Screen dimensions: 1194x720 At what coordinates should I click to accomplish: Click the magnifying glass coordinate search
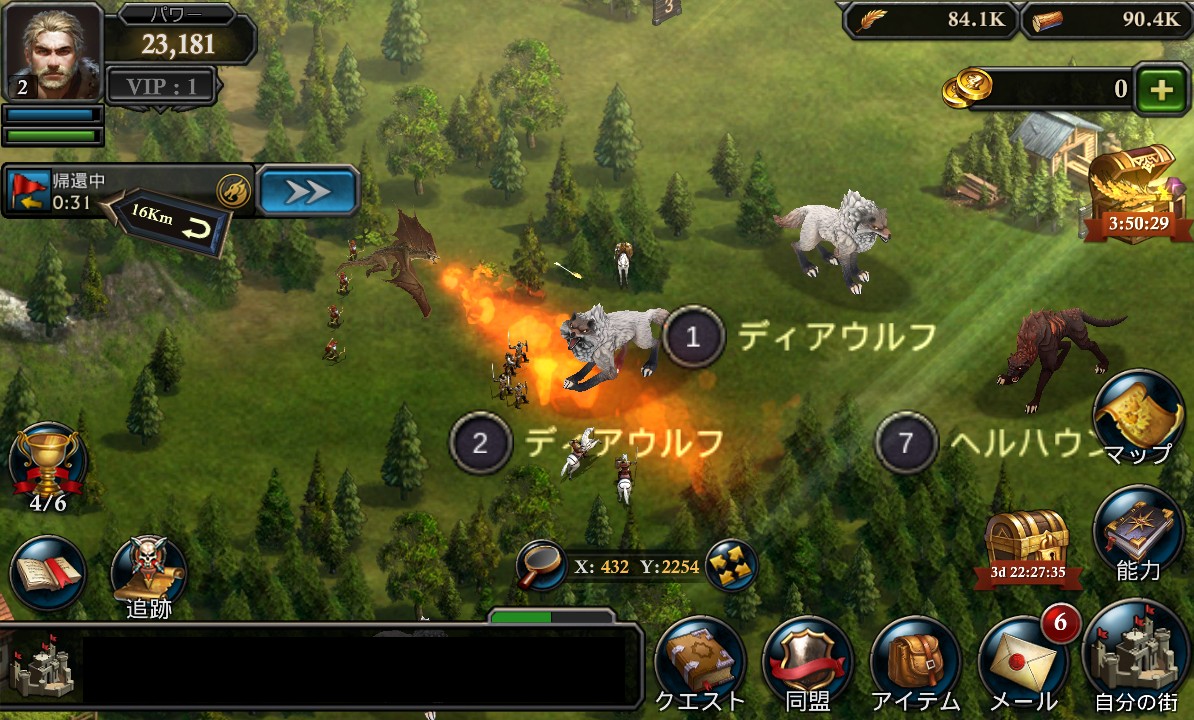click(x=541, y=567)
